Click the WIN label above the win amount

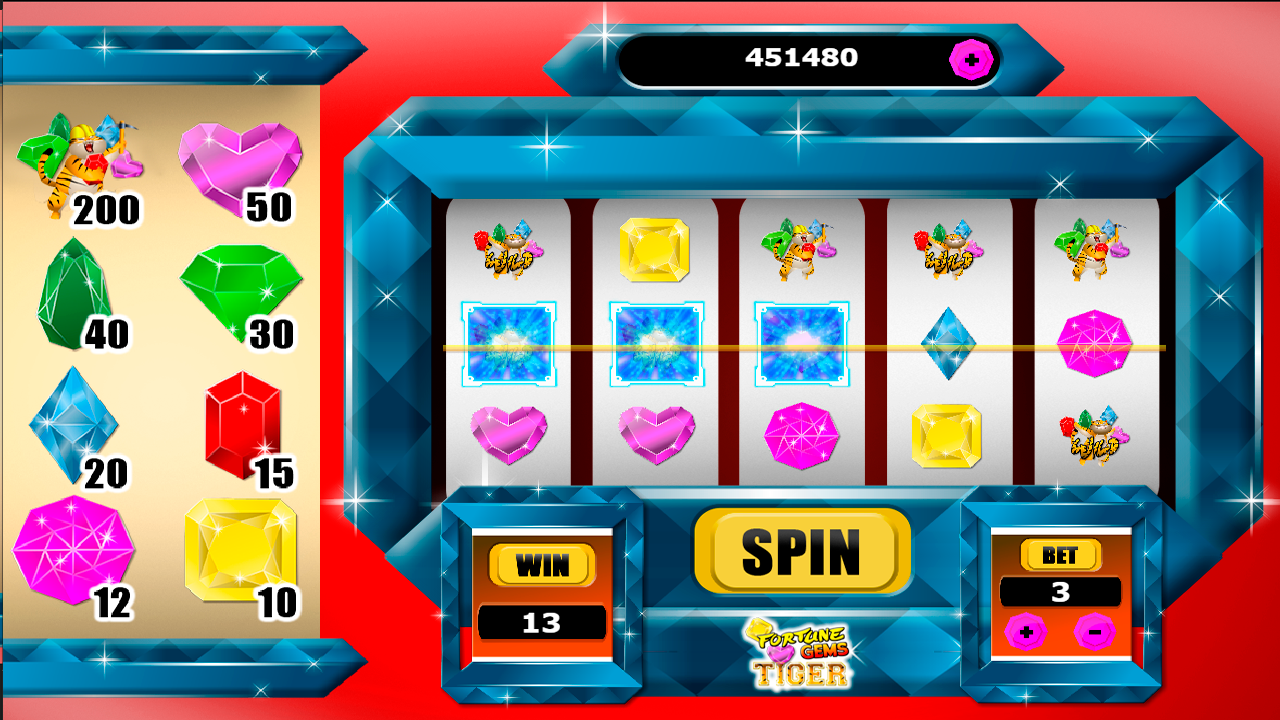540,566
